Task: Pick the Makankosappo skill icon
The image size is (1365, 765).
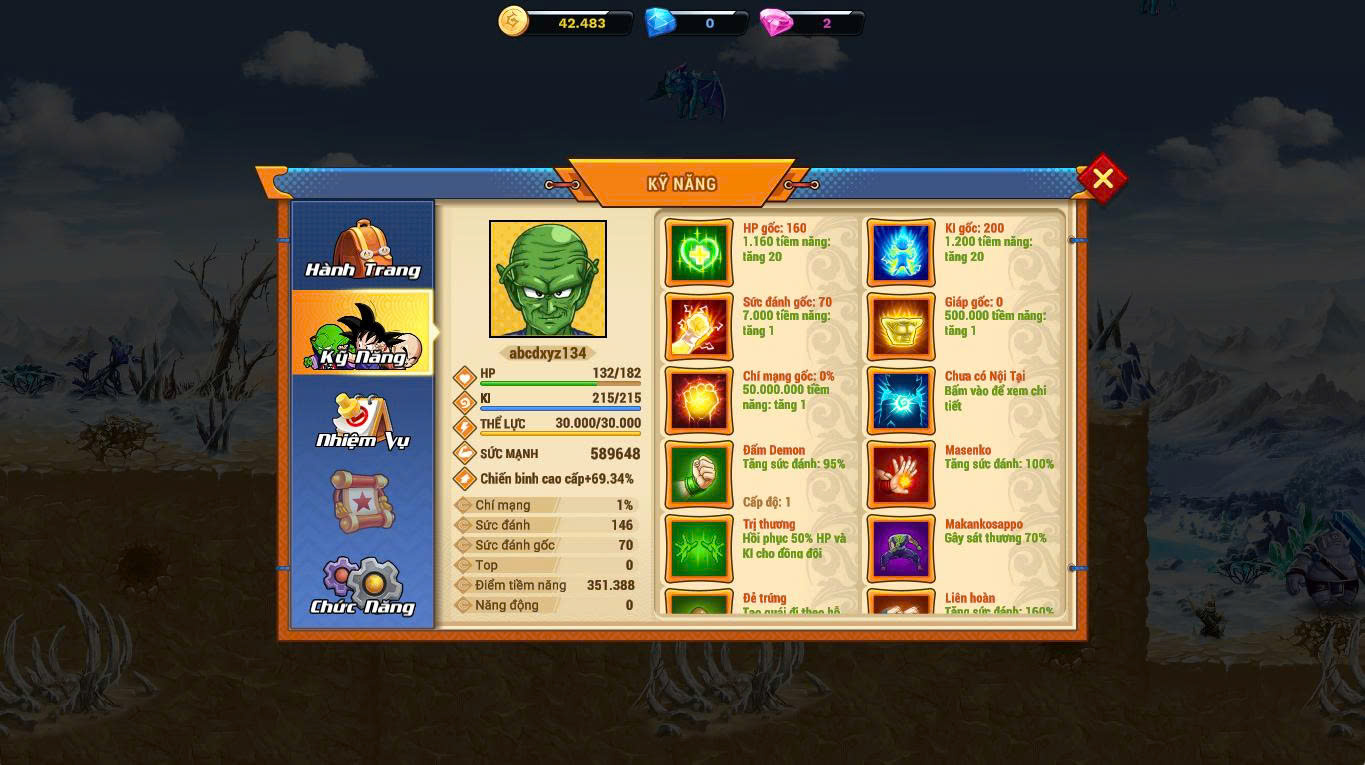Action: tap(901, 548)
